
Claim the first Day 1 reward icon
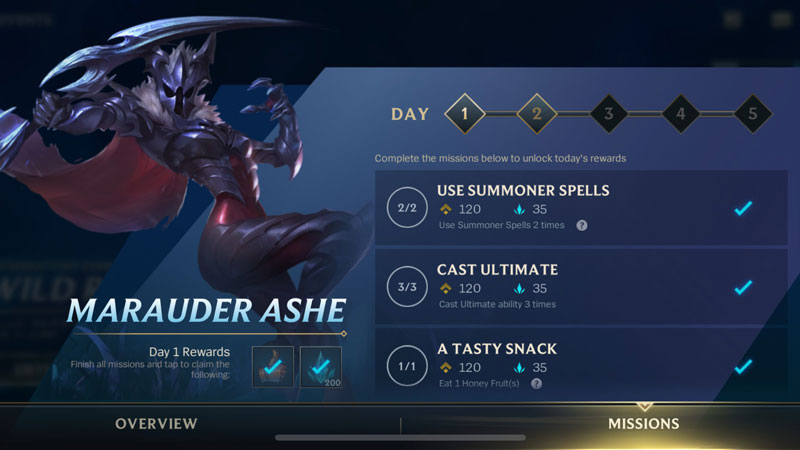pyautogui.click(x=272, y=367)
